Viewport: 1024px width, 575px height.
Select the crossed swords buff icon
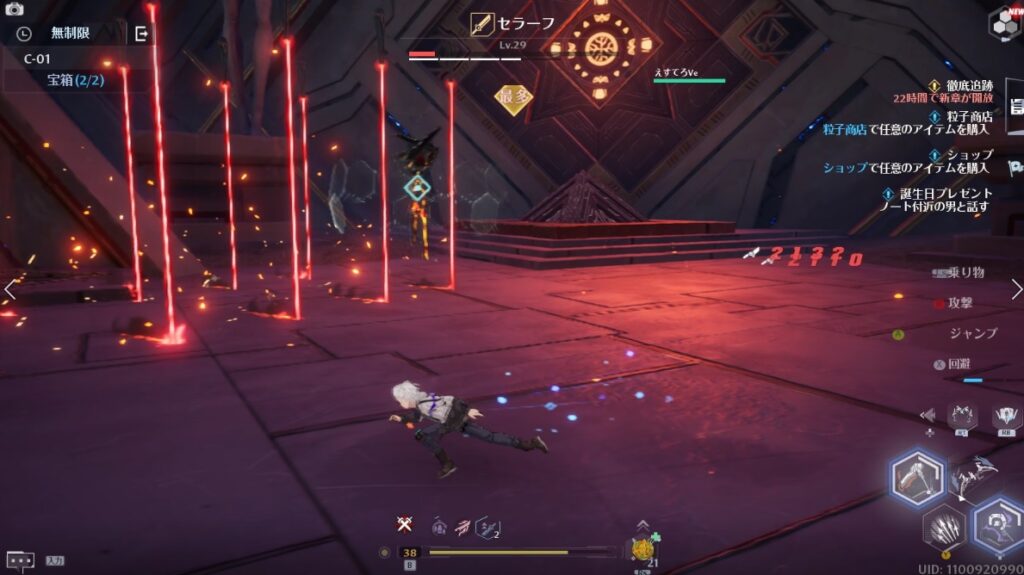(404, 524)
